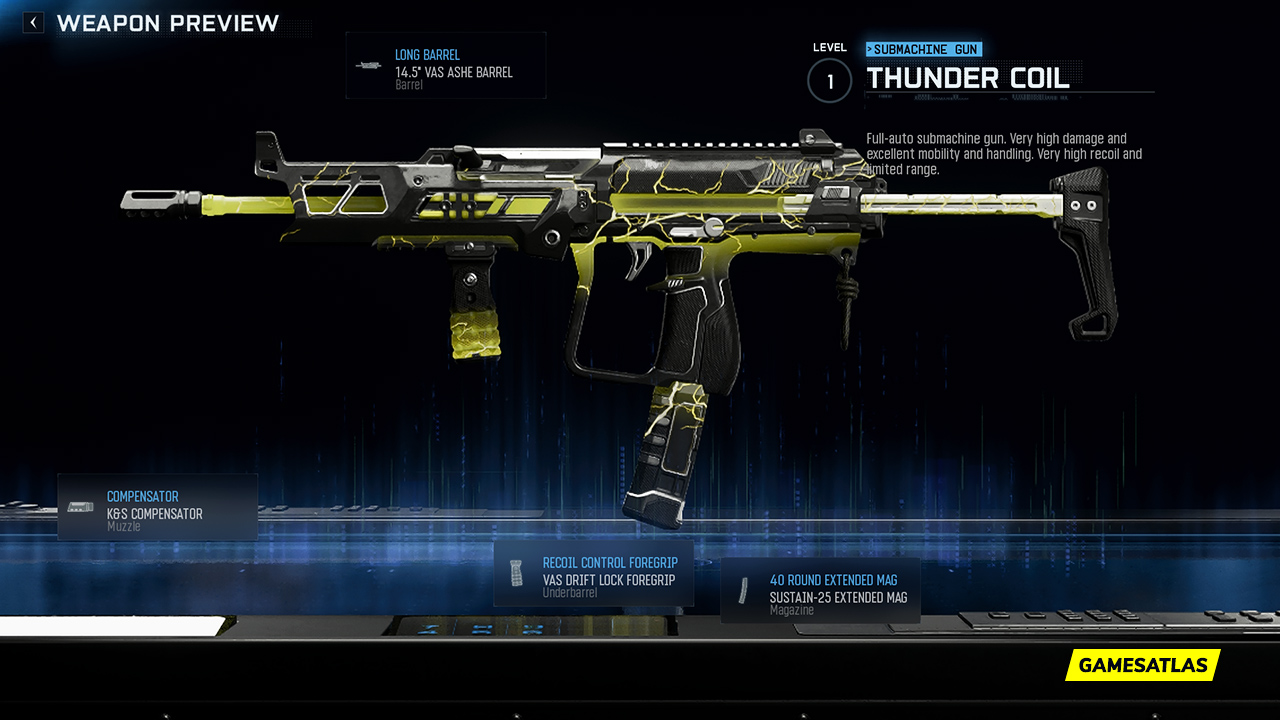Screen dimensions: 1280x720
Task: Click the weapon stock of the Thunder Coil model
Action: 1080,250
